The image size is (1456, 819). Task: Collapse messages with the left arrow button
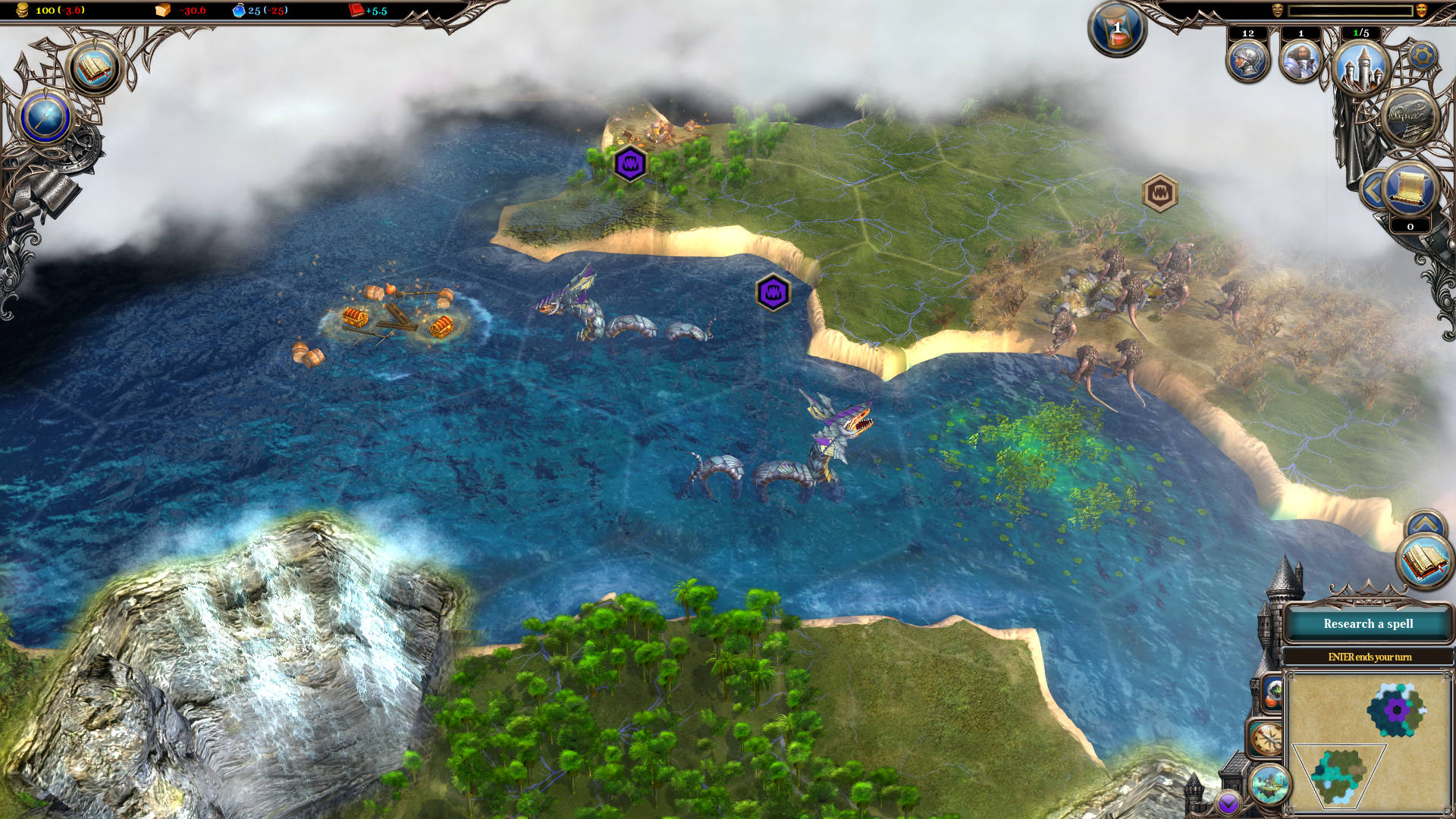pos(1373,190)
